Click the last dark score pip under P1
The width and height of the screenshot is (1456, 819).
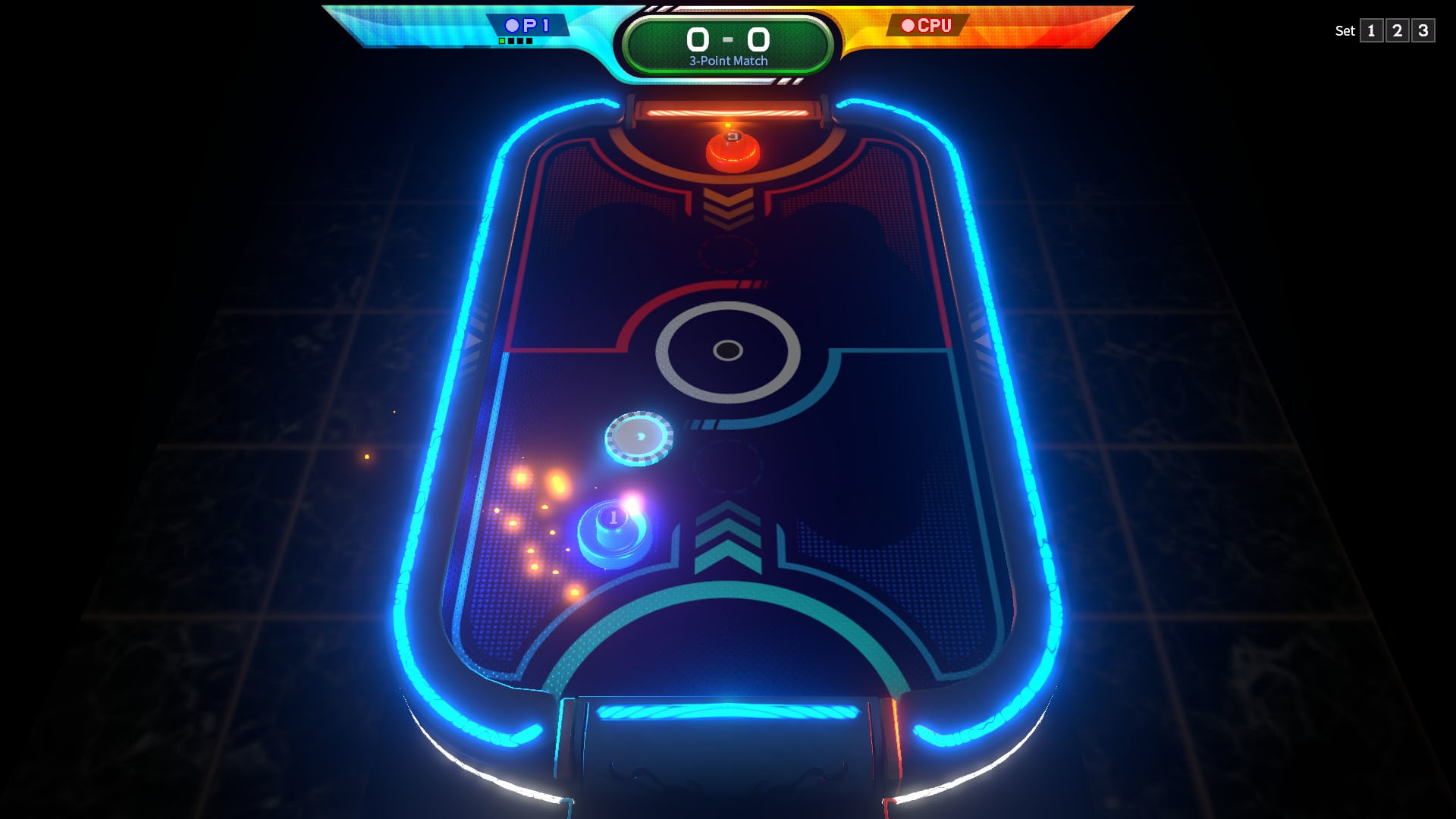pos(529,41)
